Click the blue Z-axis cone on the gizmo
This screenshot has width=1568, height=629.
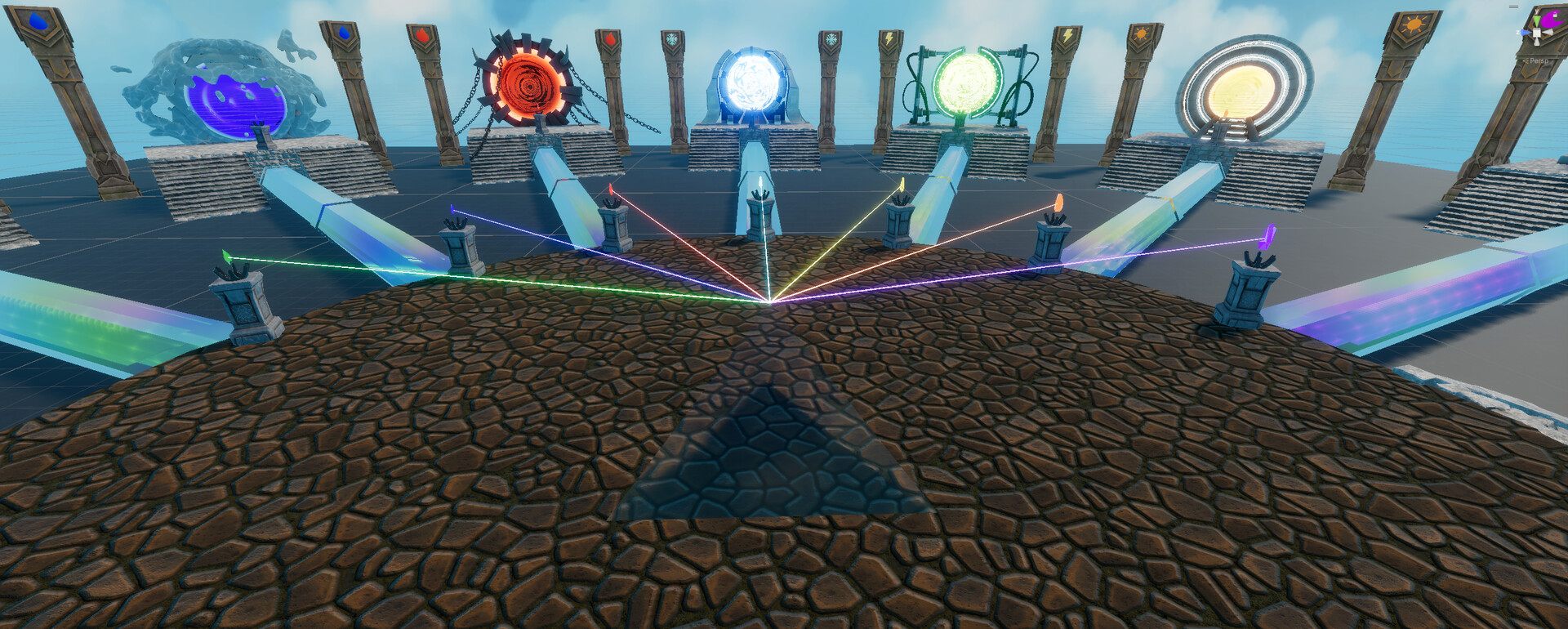[1524, 33]
